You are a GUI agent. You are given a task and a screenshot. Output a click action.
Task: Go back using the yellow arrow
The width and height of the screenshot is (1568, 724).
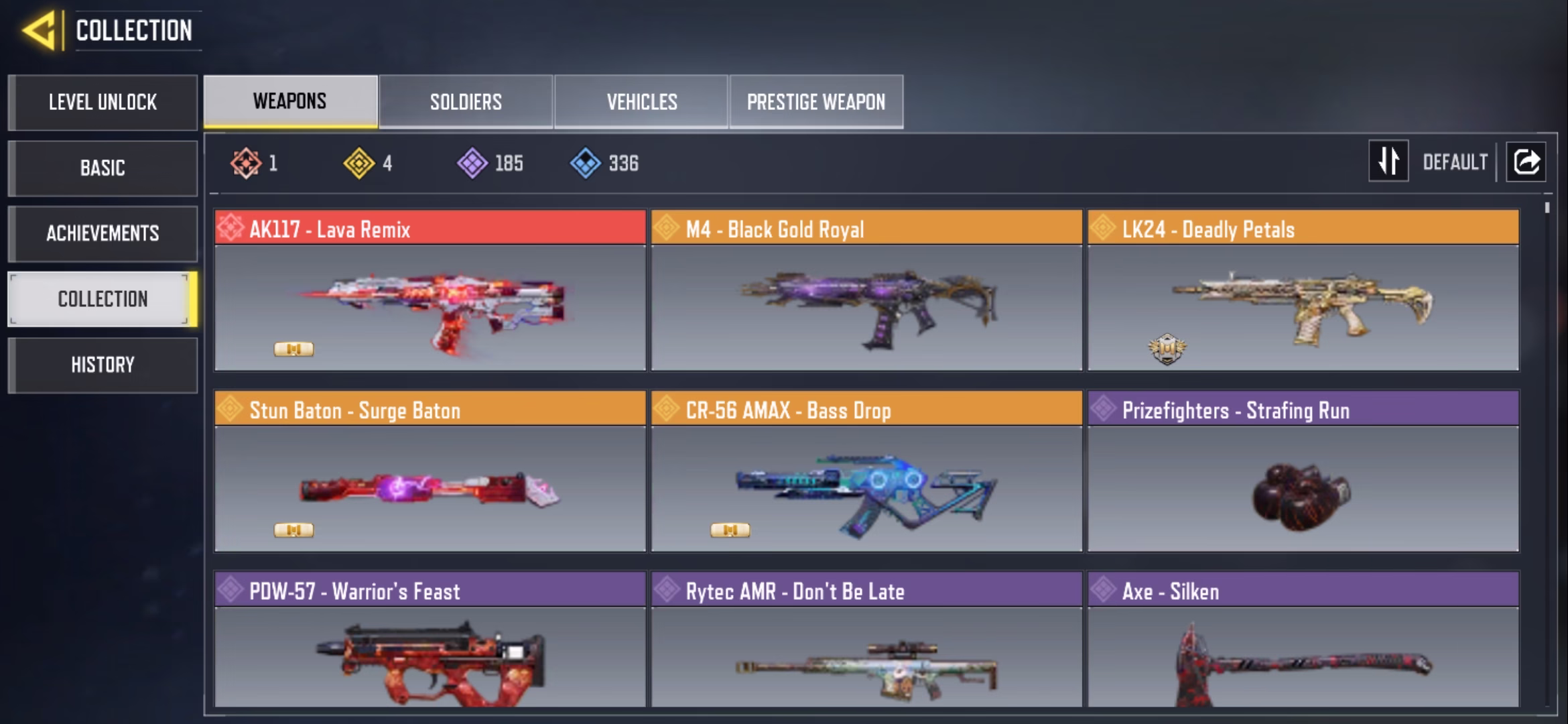pyautogui.click(x=39, y=31)
